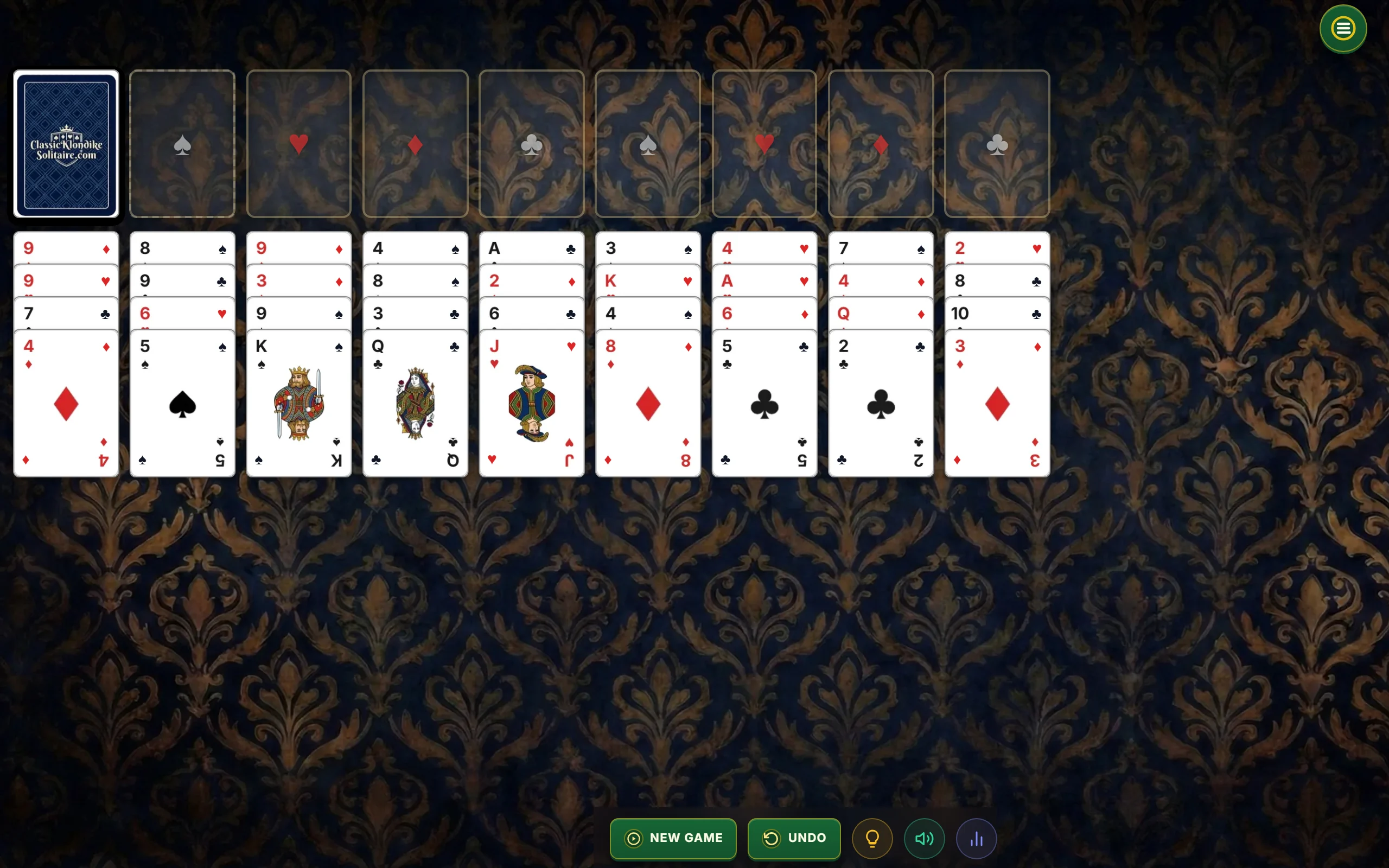Click the second diamond foundation slot
Screen dimensions: 1389x868
pos(880,144)
